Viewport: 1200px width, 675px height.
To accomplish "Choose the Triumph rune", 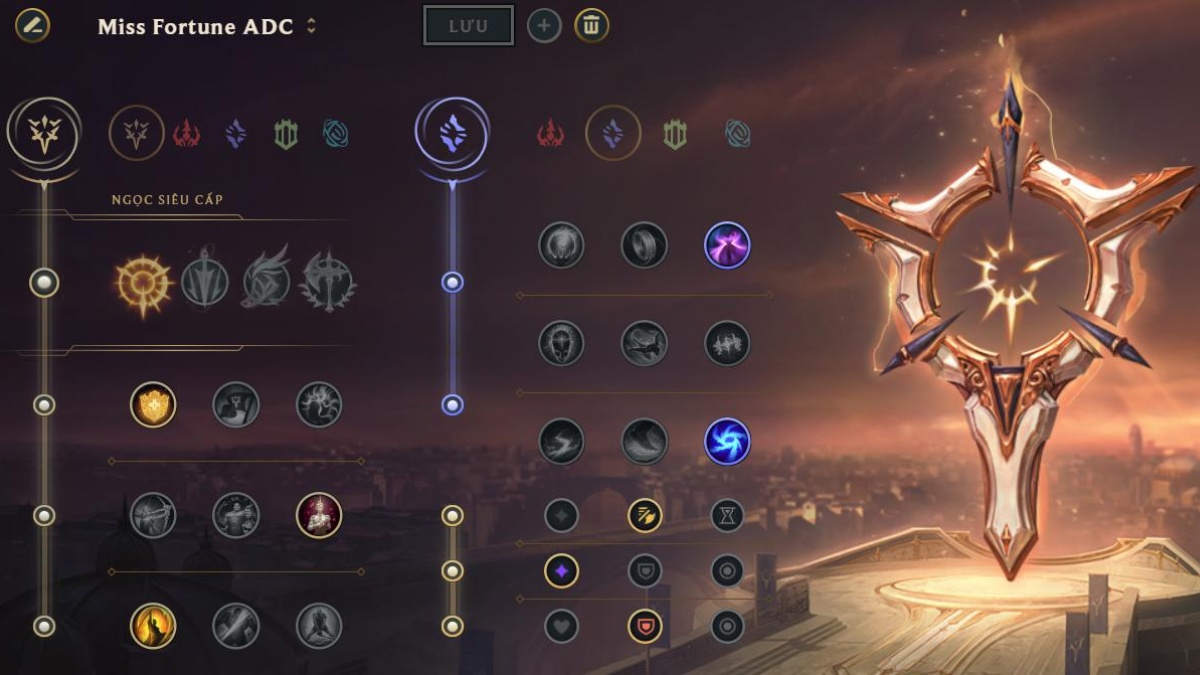I will [236, 405].
